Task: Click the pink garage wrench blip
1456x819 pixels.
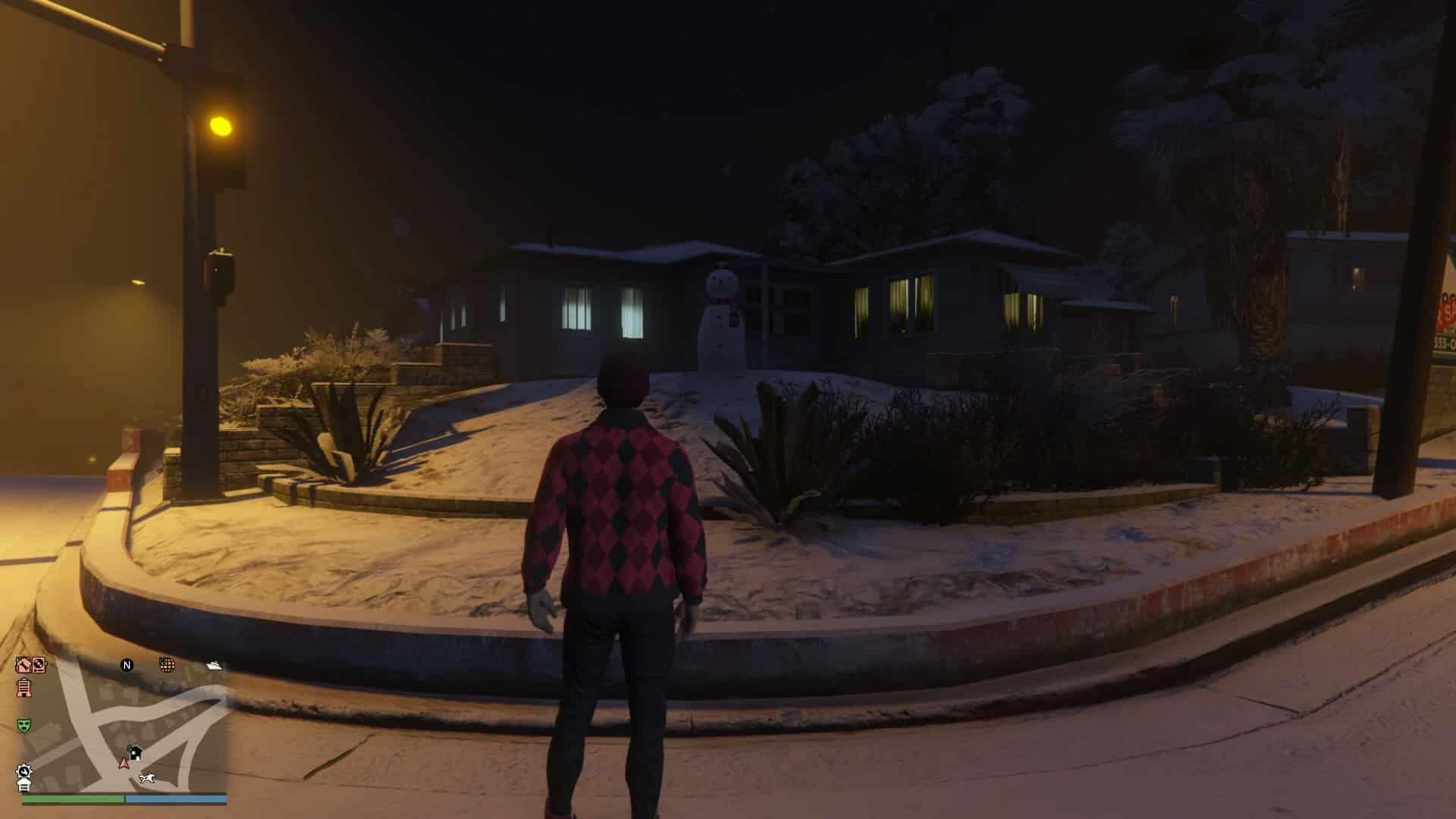Action: coord(24,665)
